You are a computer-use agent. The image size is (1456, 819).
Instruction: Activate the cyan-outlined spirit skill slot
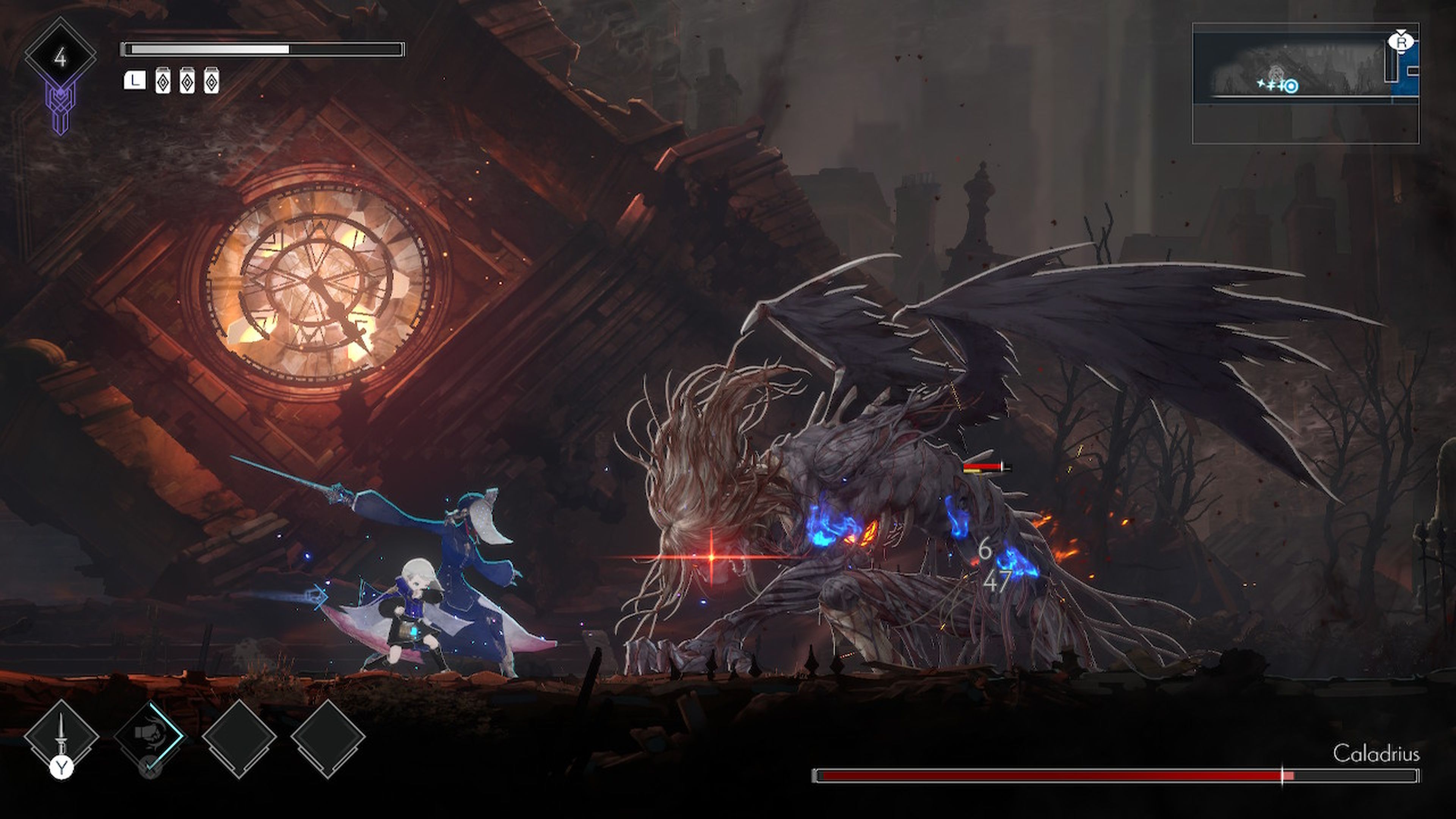point(149,736)
